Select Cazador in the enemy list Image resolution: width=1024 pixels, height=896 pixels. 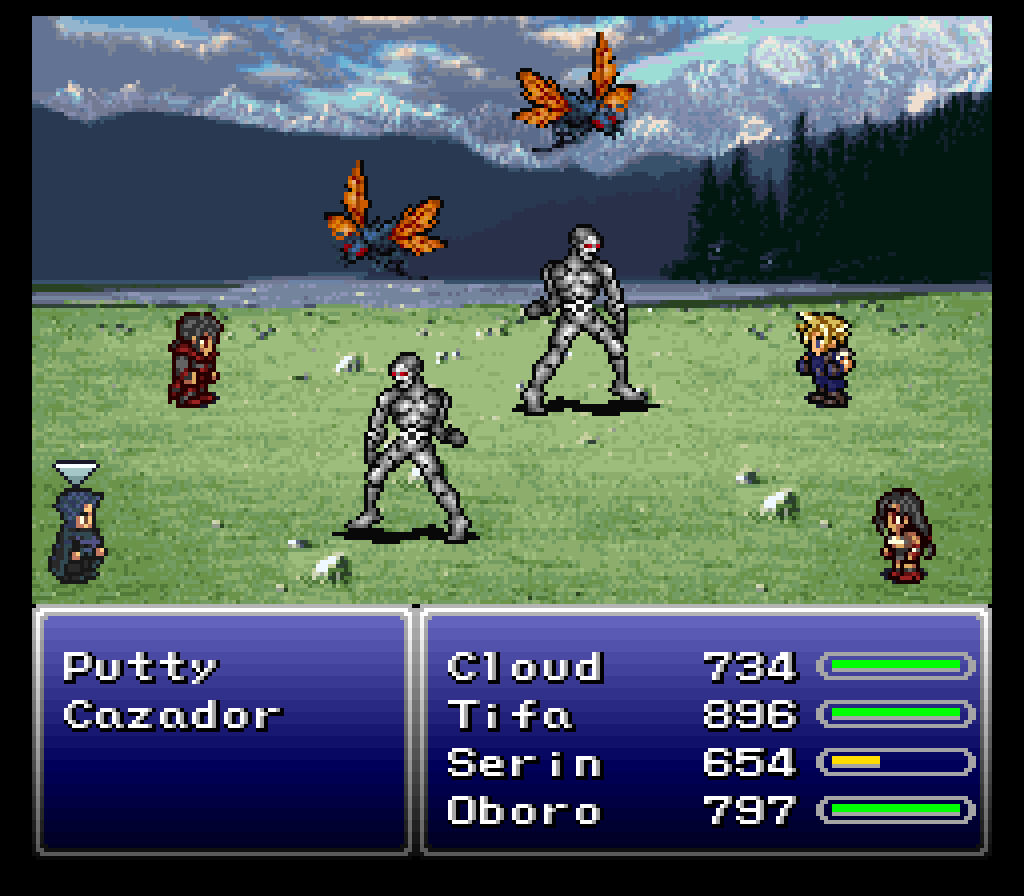(x=172, y=715)
